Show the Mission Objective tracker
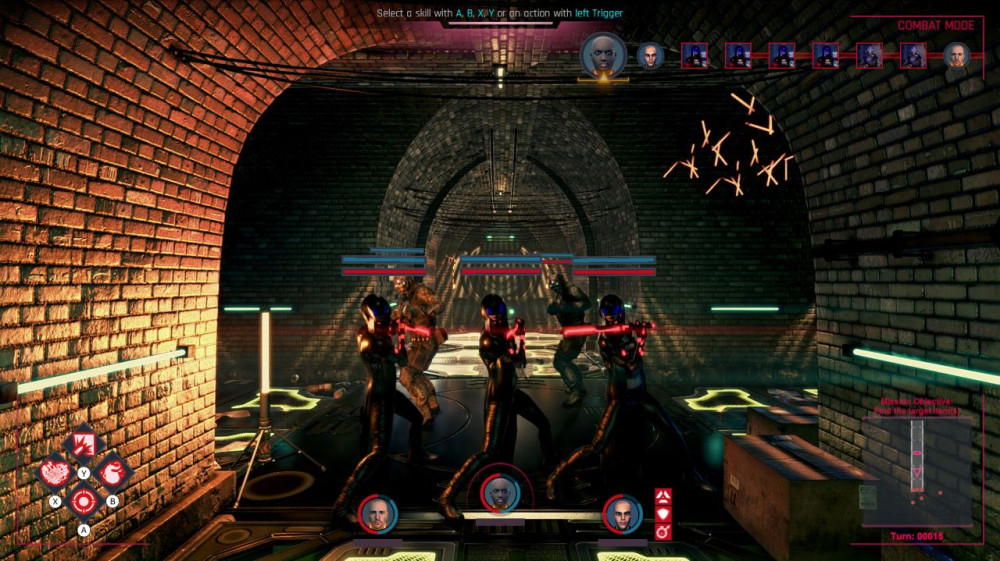Viewport: 1000px width, 561px height. (x=920, y=406)
